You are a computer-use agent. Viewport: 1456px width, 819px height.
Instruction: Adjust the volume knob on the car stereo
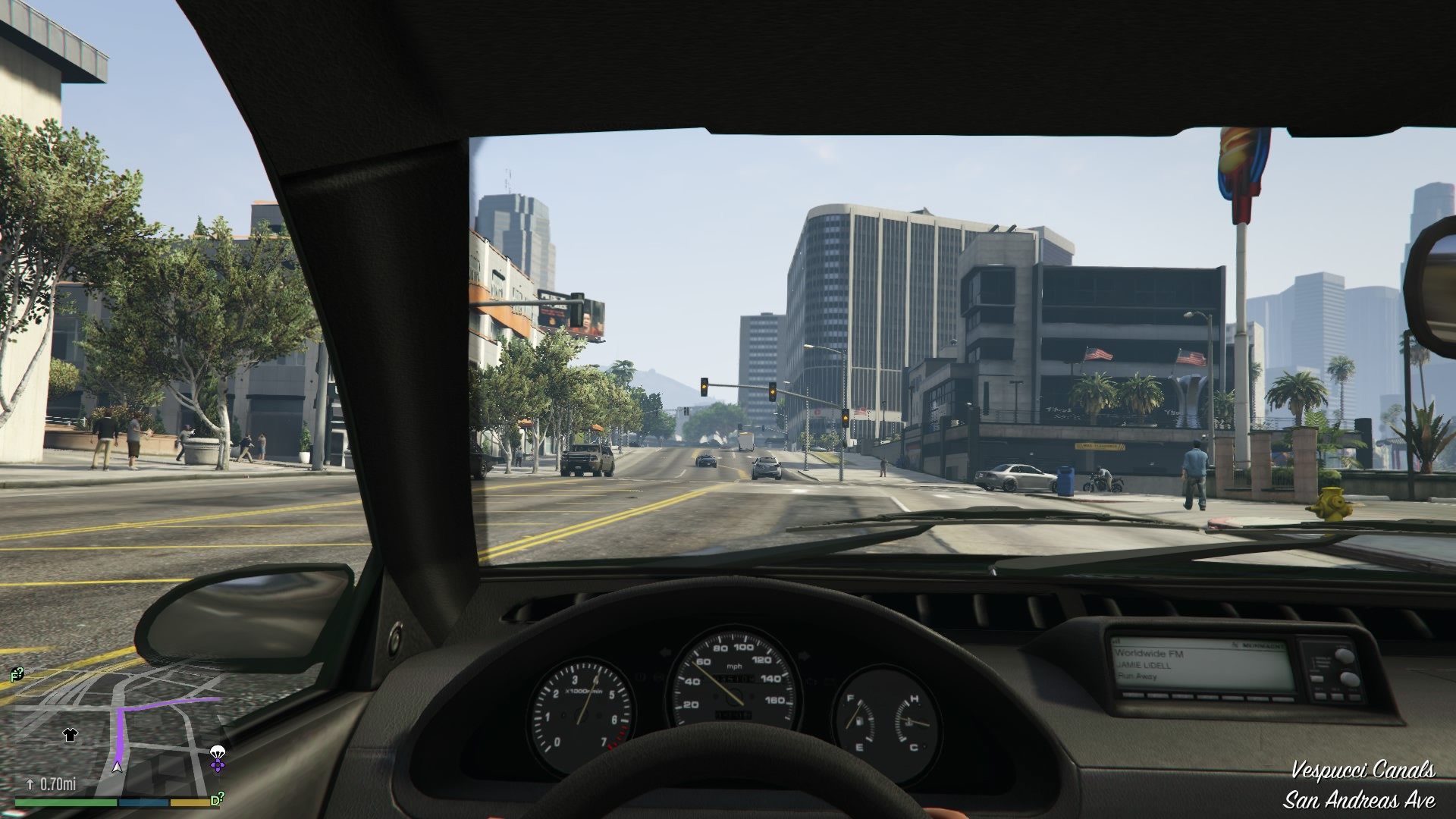click(1344, 654)
